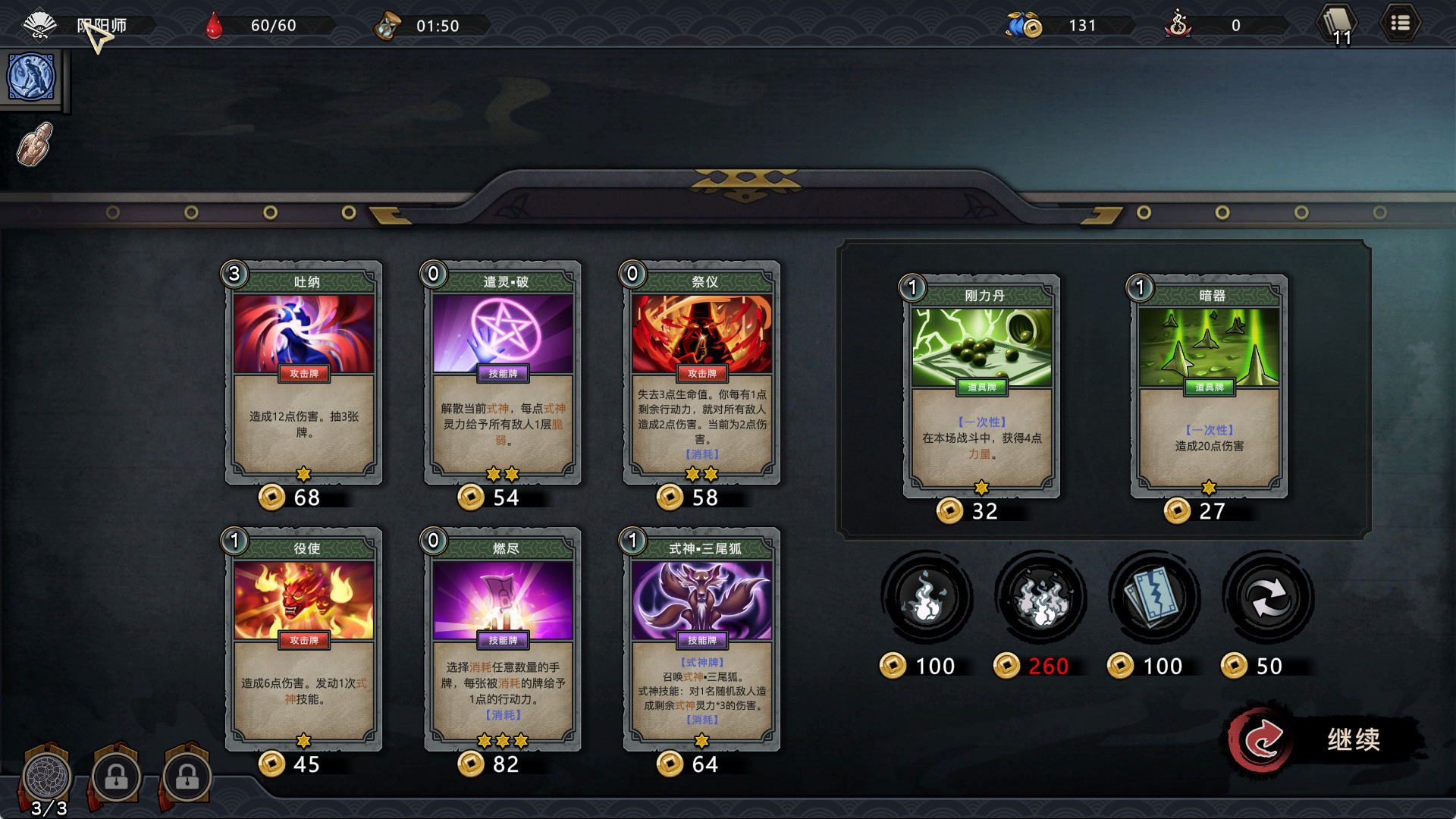Click the white fan 阴阳师 icon
This screenshot has width=1456, height=819.
39,25
